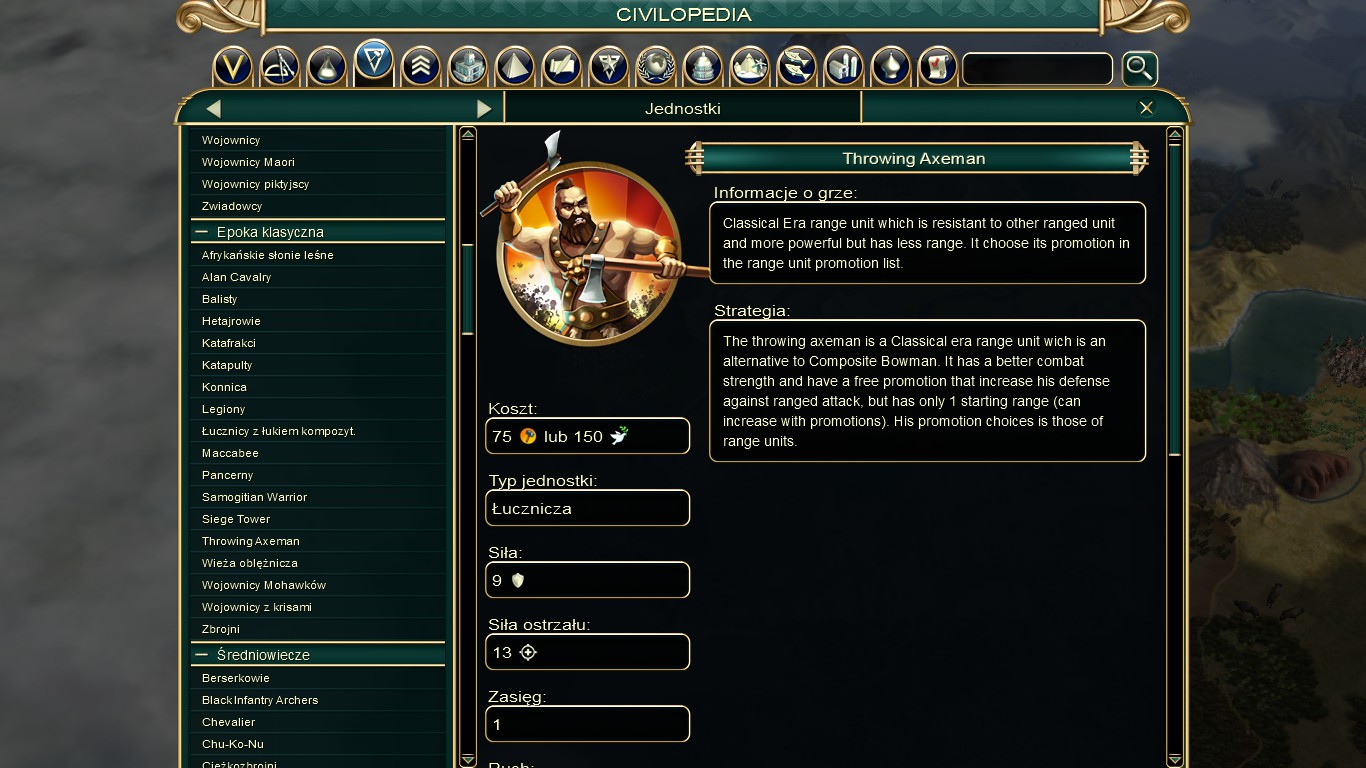This screenshot has height=768, width=1366.
Task: Open the Katapulty unit entry
Action: [227, 365]
